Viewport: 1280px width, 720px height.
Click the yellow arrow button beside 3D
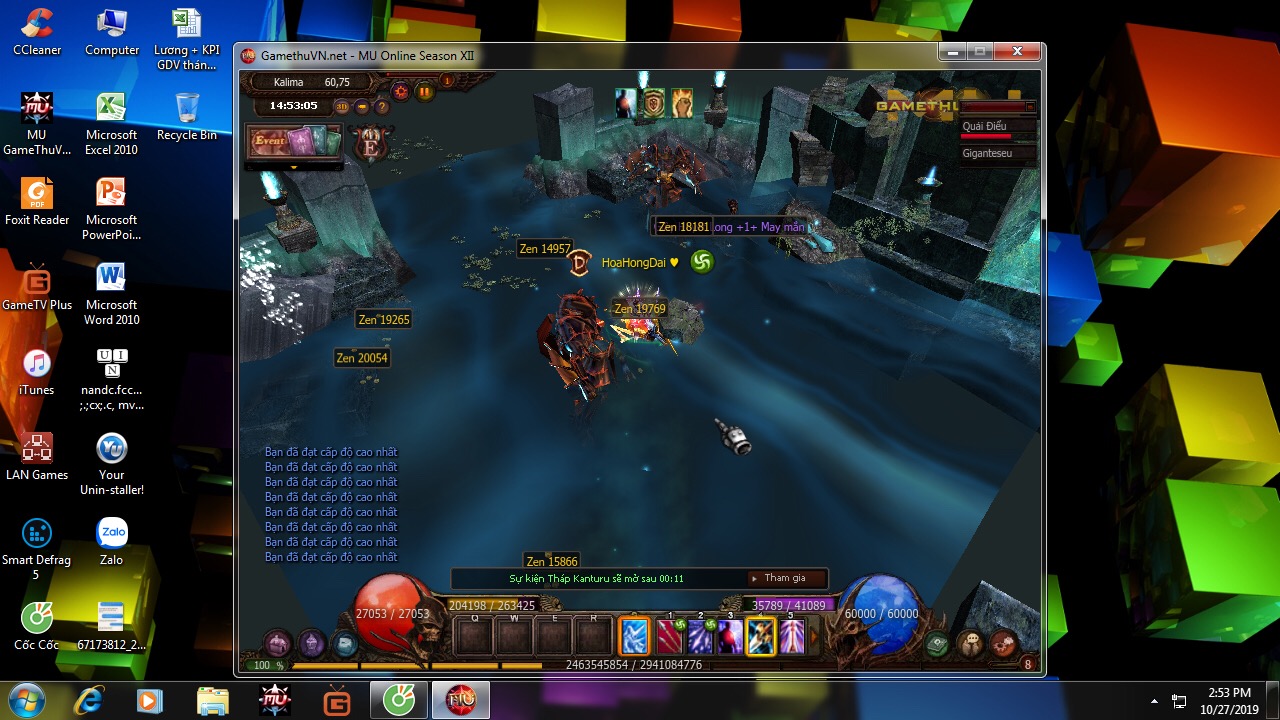coord(362,106)
